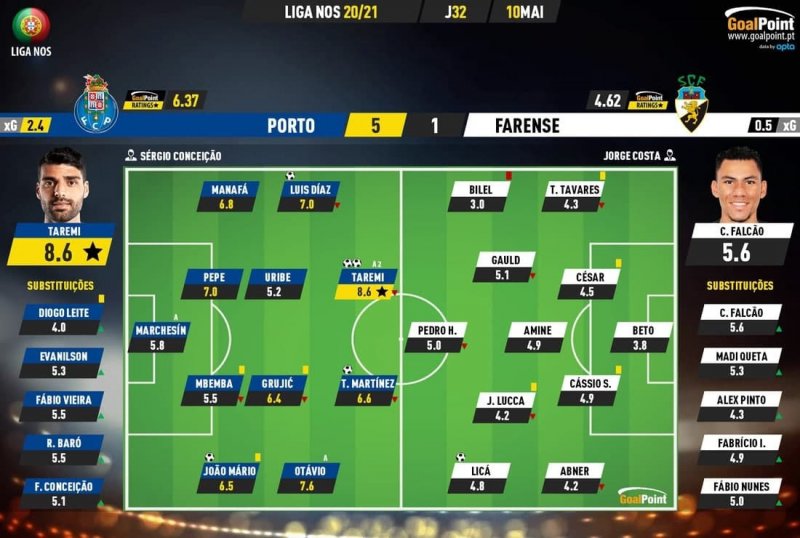Select Evanilson in Porto's substitutions list

[x=65, y=364]
